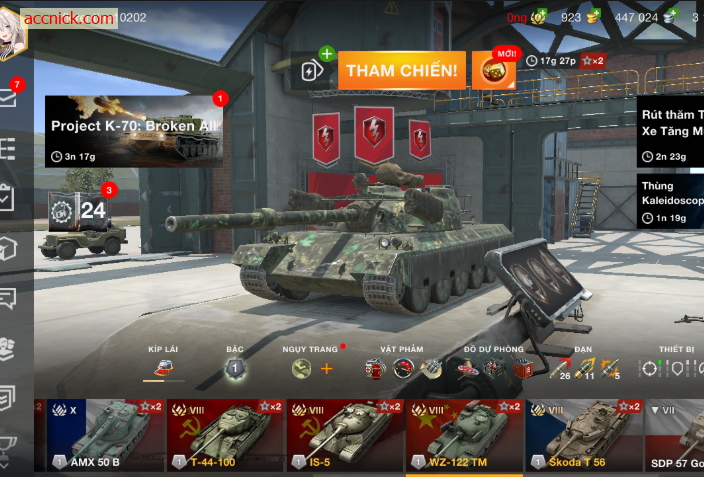Select the T-44-100 tank

(x=224, y=435)
